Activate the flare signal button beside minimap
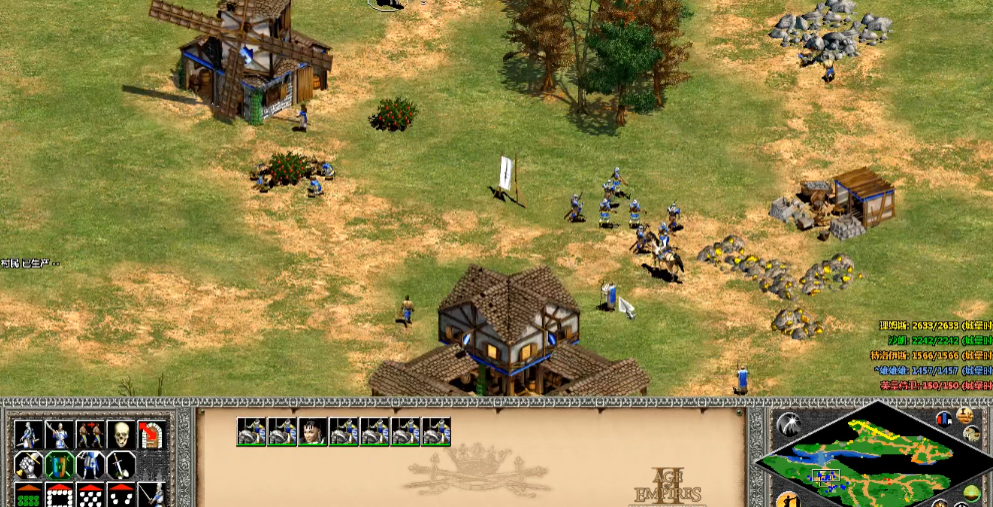Screen dimensions: 993x507 click(x=789, y=425)
